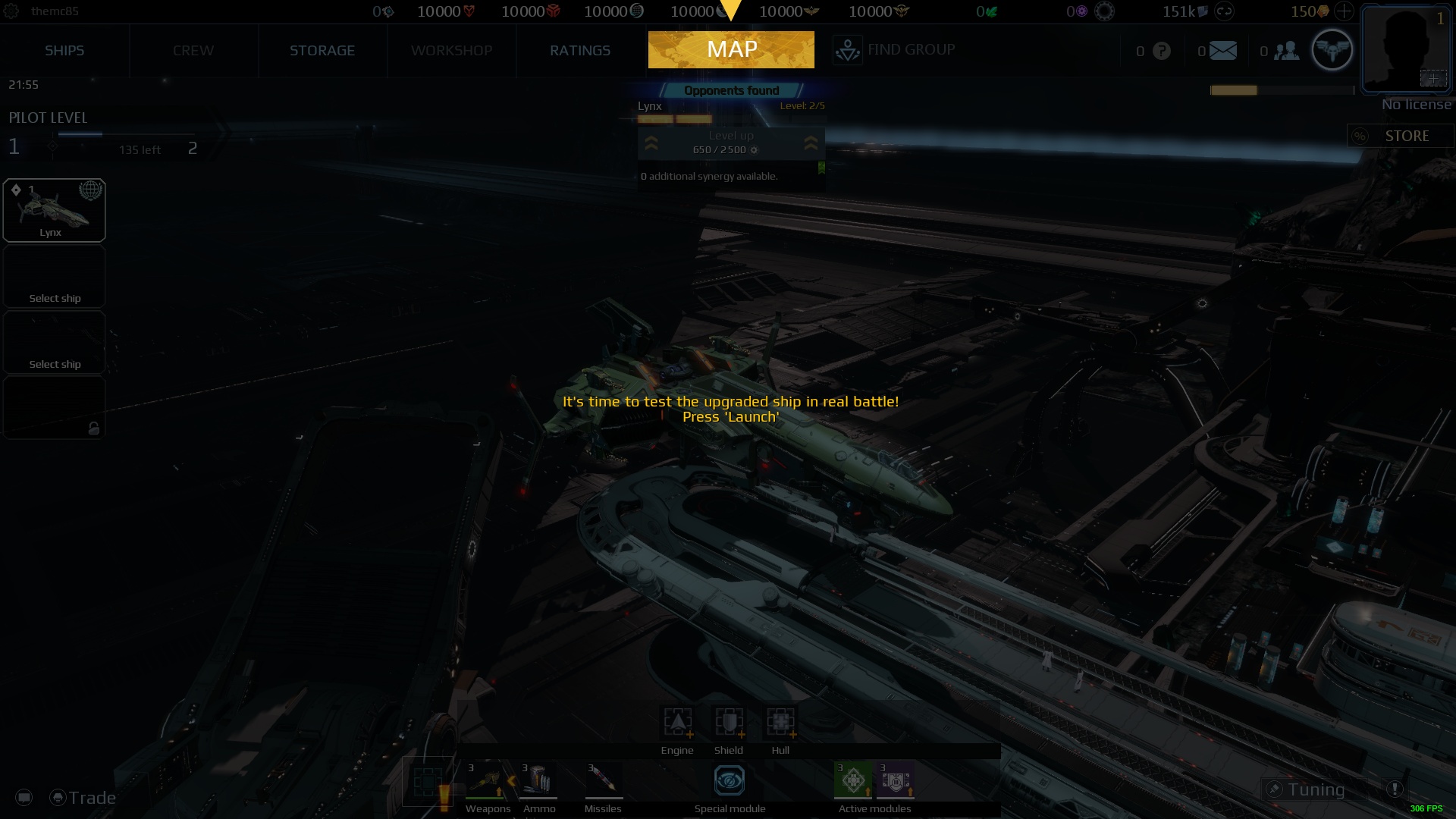Toggle the warning exclamation icon near Tuning
Viewport: 1456px width, 819px height.
coord(1395,789)
